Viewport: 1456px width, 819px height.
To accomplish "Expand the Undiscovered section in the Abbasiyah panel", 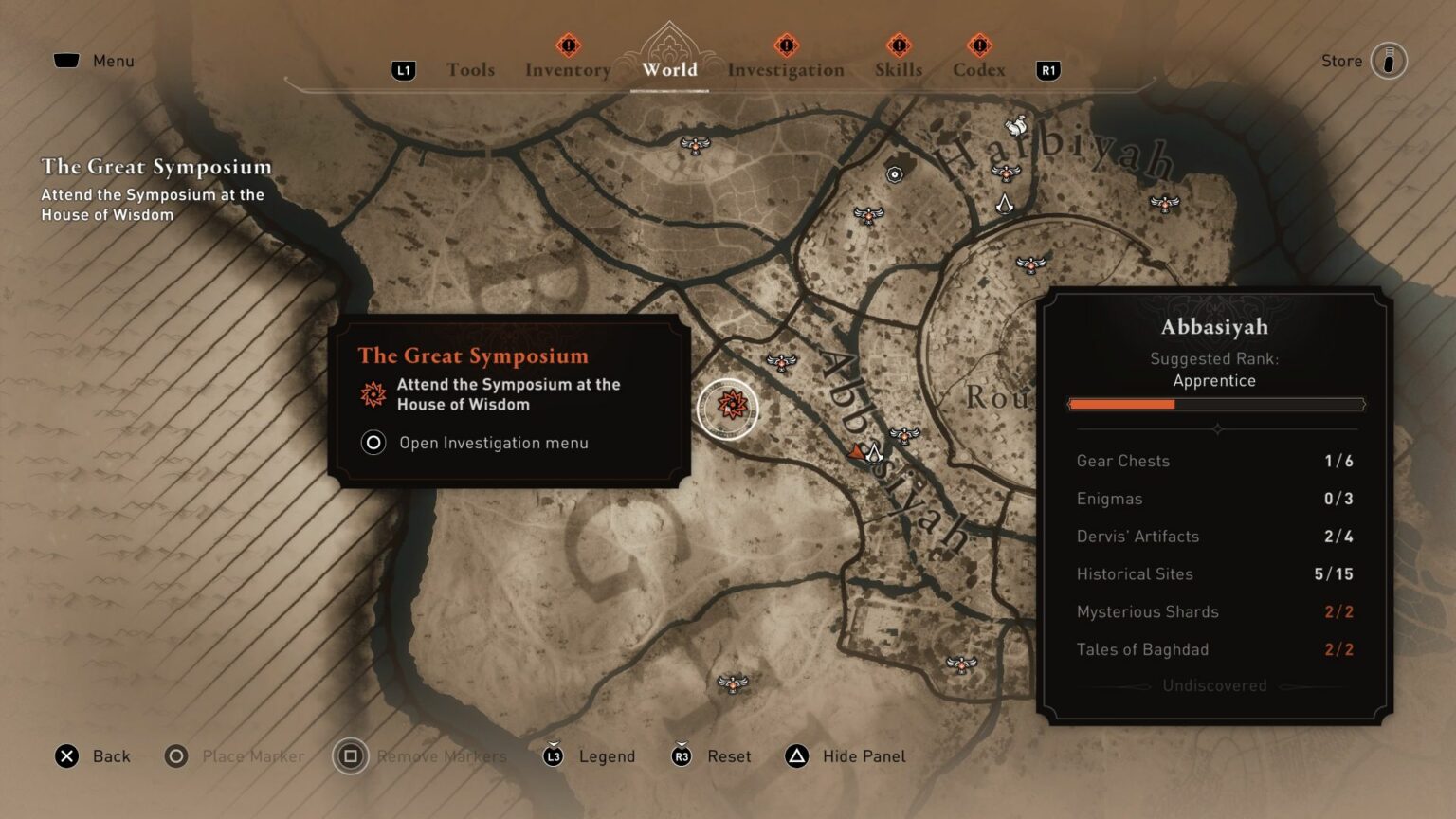I will (x=1214, y=684).
